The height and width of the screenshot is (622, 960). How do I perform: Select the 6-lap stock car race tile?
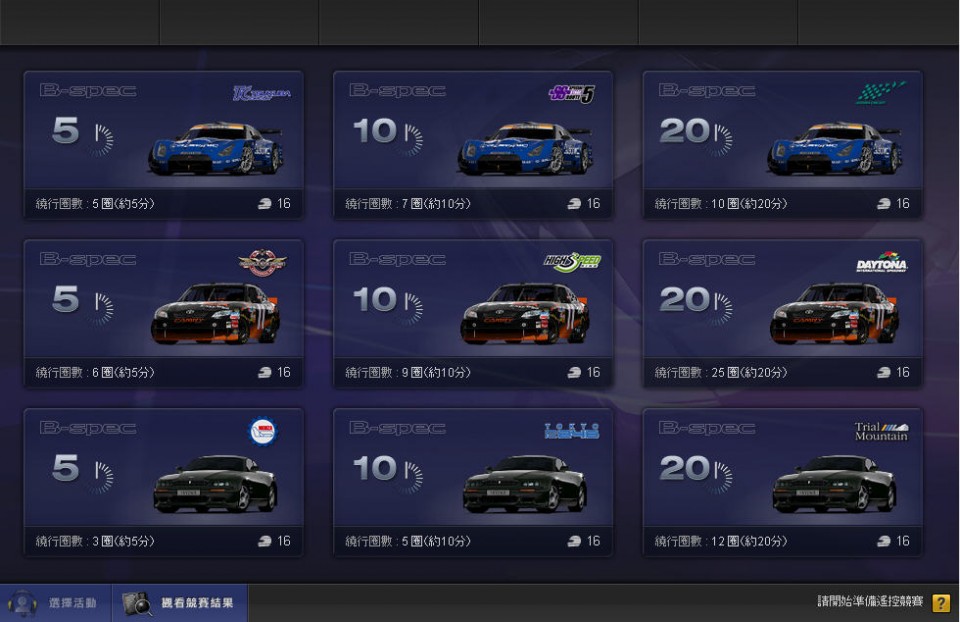[164, 313]
